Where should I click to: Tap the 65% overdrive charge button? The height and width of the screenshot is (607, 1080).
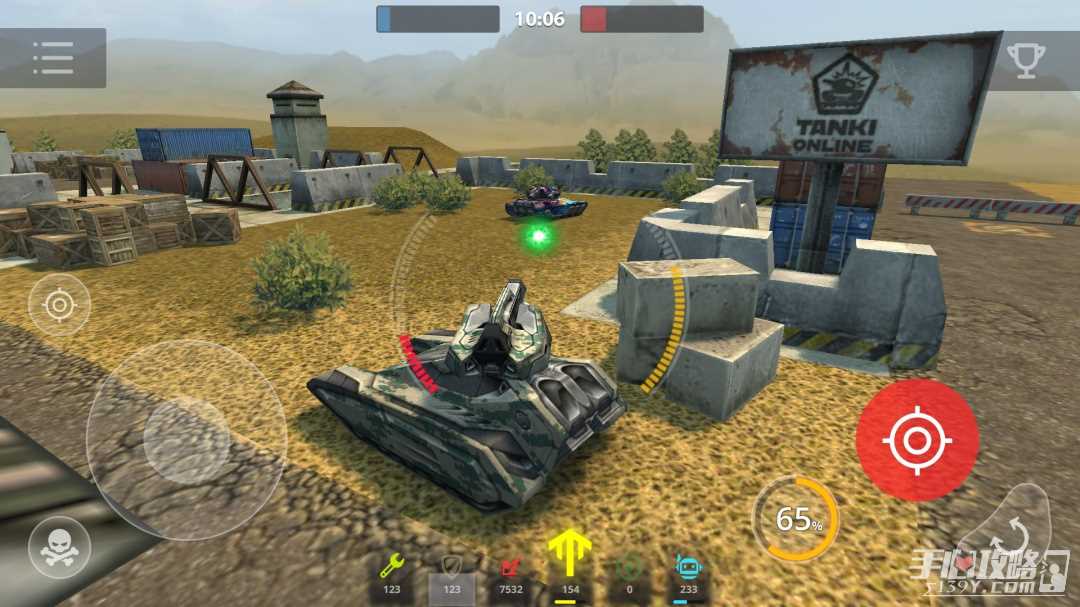(x=796, y=519)
